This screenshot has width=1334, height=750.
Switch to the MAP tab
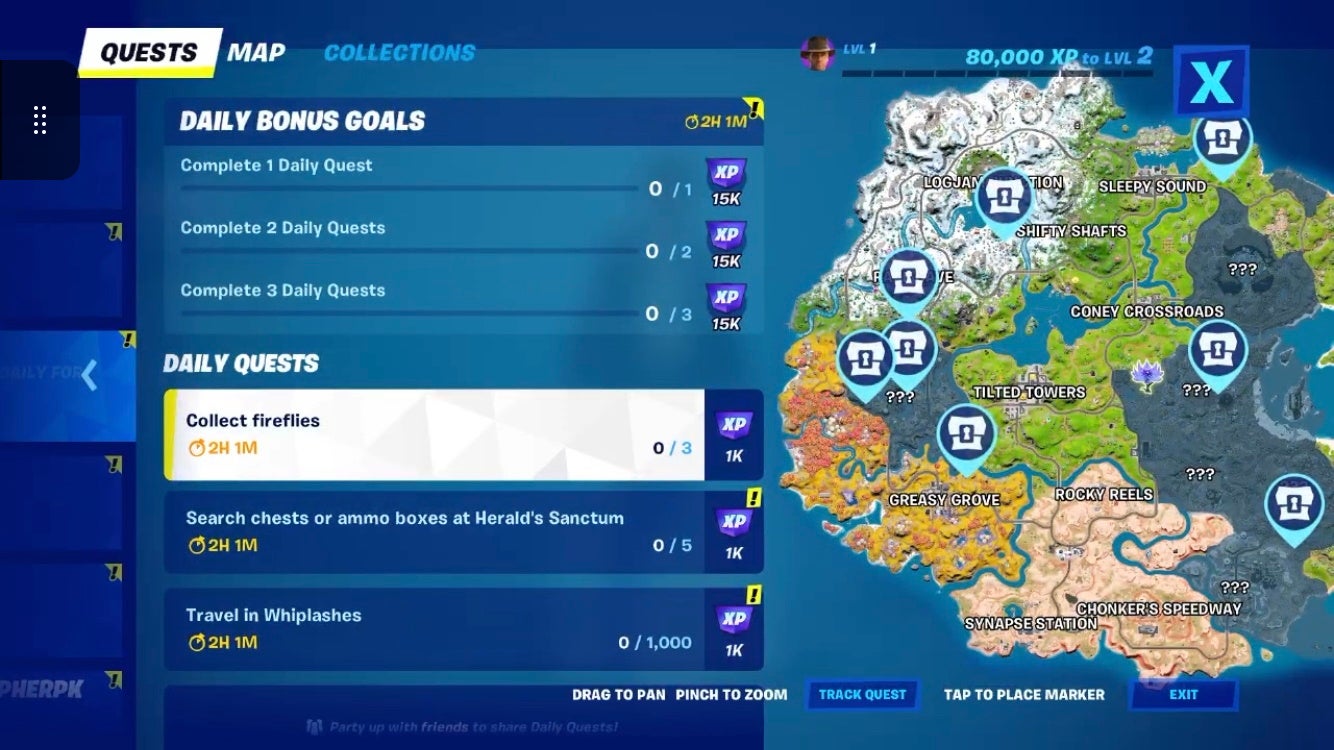tap(257, 52)
